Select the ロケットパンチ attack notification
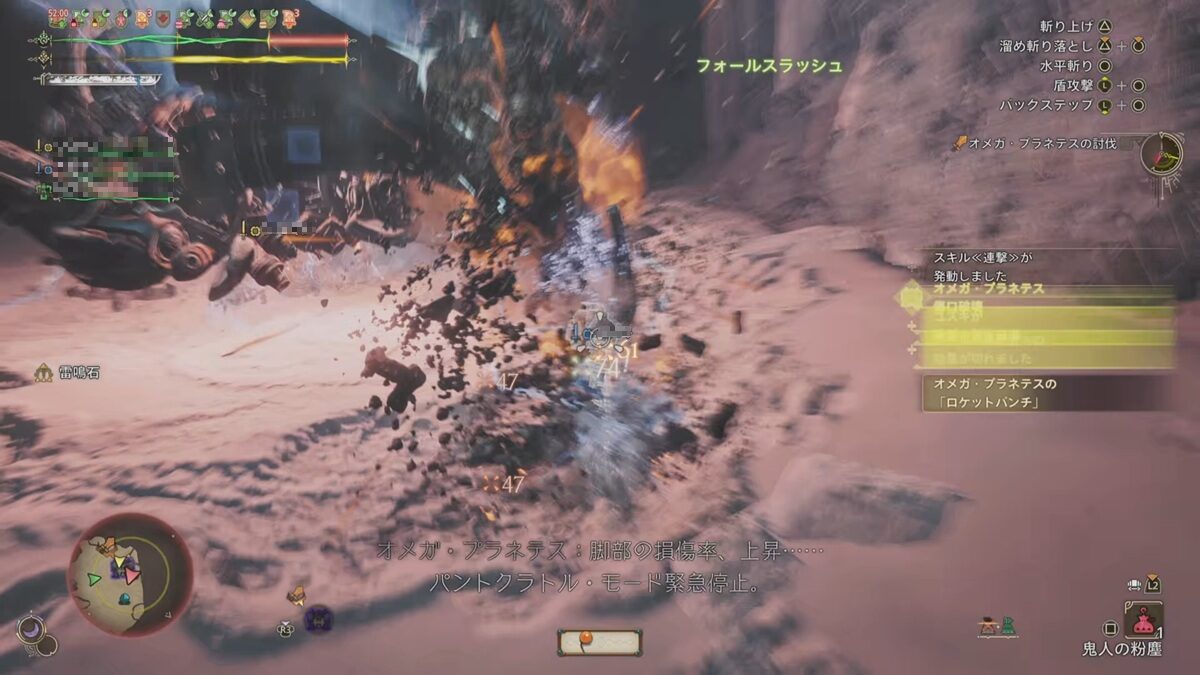This screenshot has width=1200, height=675. [1045, 393]
